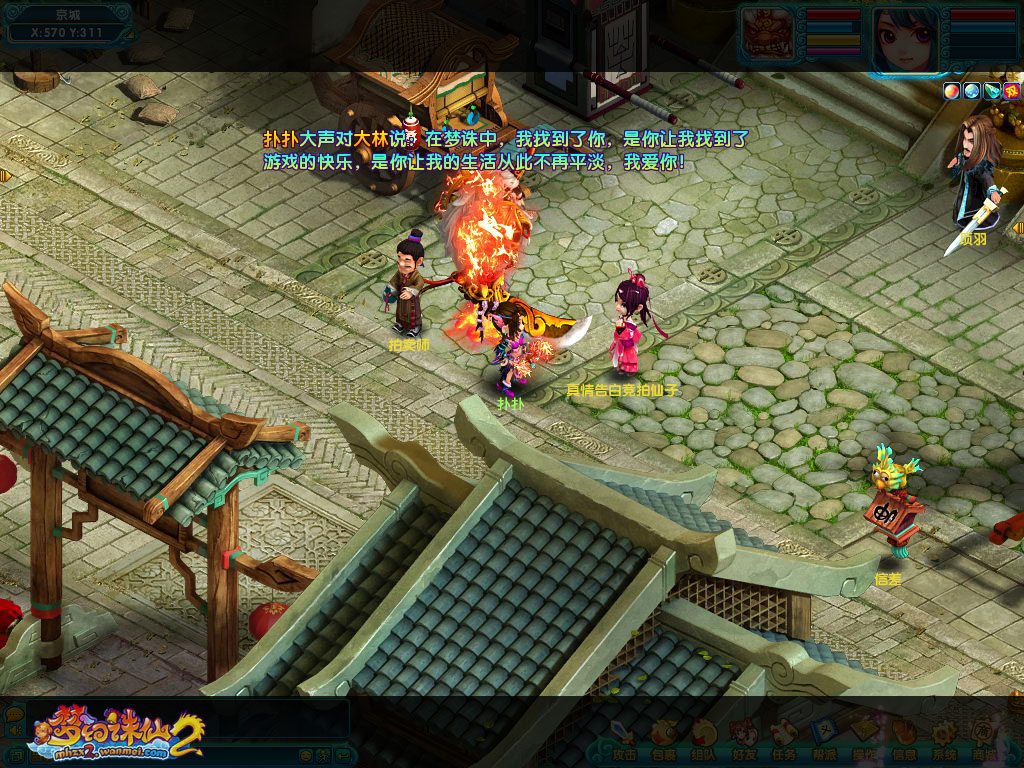1024x768 pixels.
Task: Click the green jade buff icon
Action: click(991, 90)
